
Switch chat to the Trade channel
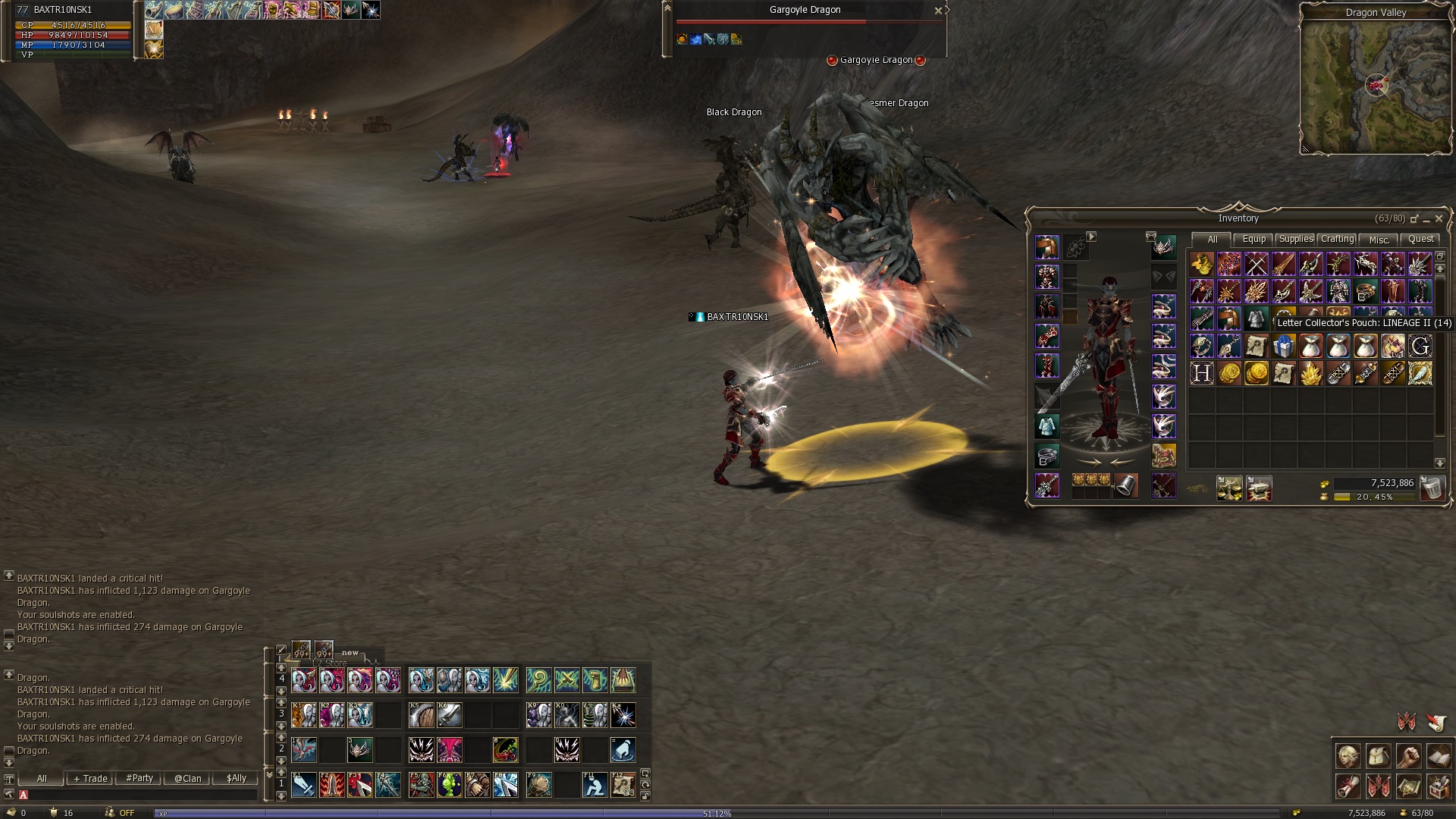tap(90, 778)
